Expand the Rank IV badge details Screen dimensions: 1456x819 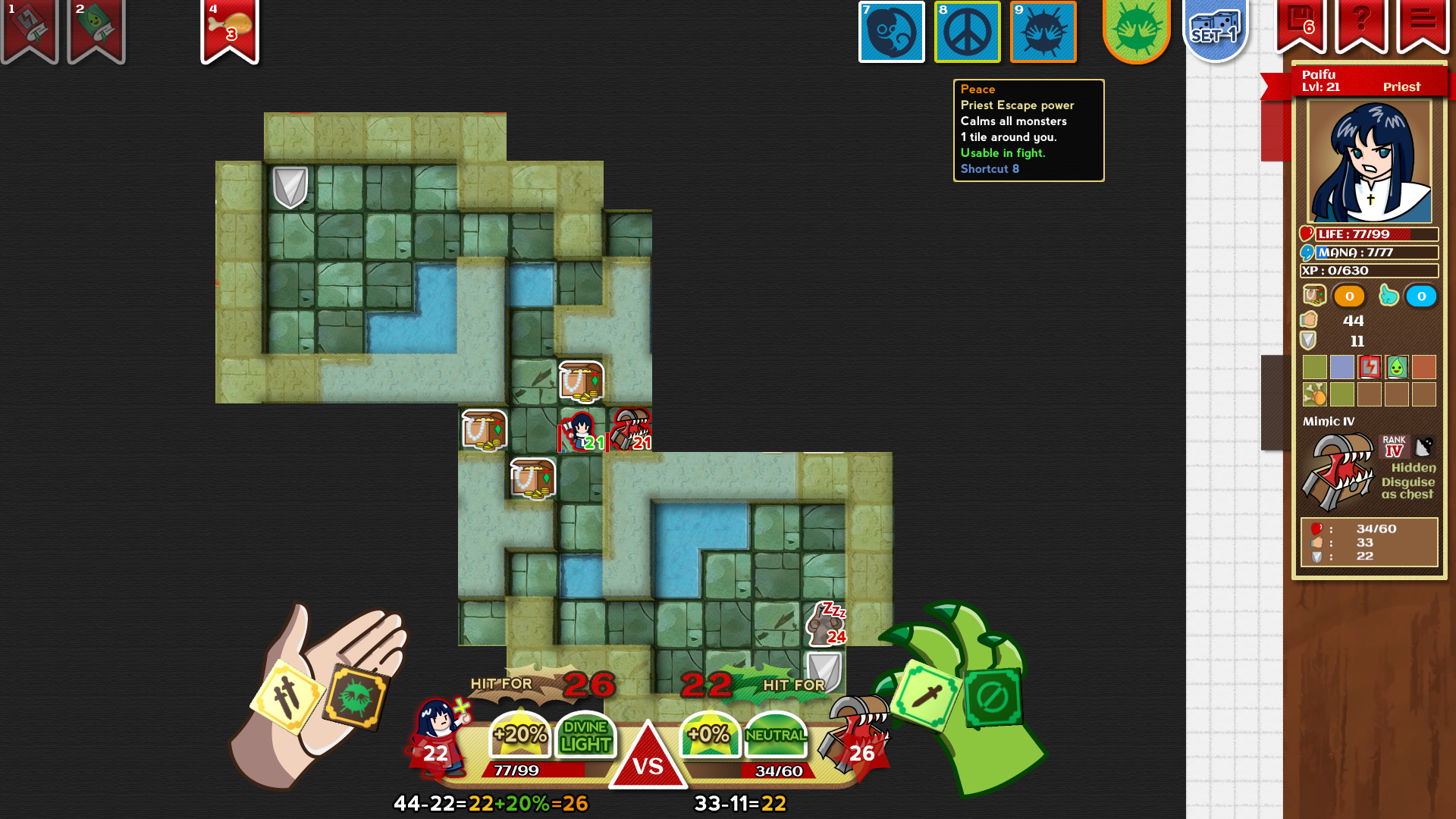coord(1394,446)
